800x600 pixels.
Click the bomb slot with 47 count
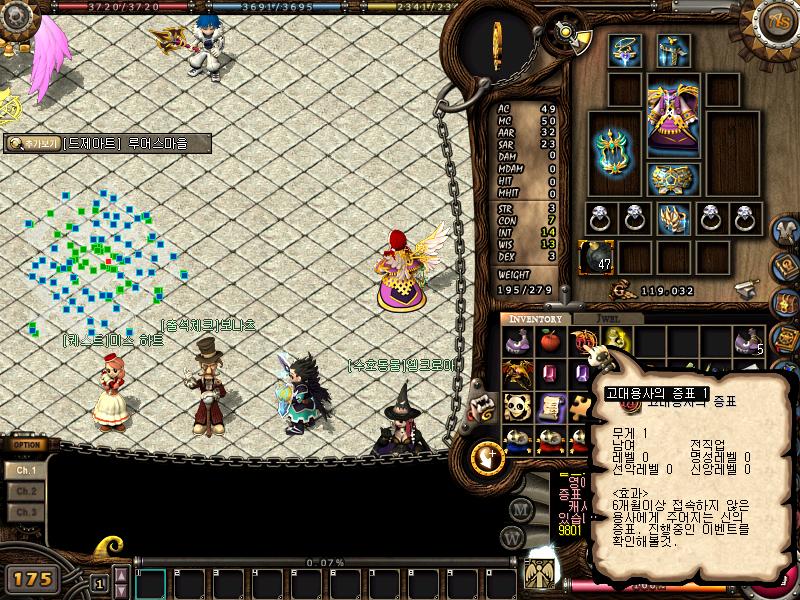point(596,256)
